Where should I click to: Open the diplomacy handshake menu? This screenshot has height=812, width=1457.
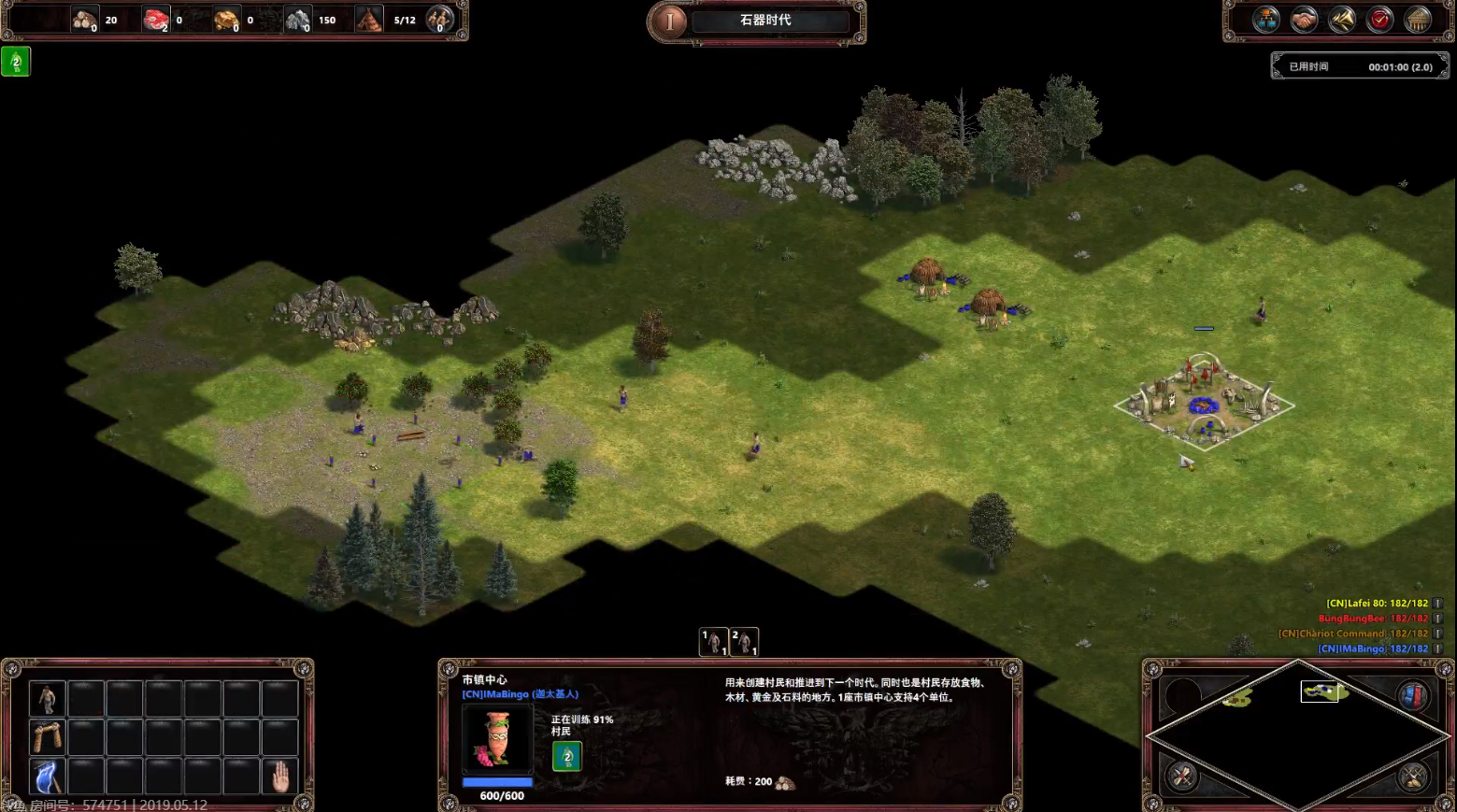[1304, 20]
